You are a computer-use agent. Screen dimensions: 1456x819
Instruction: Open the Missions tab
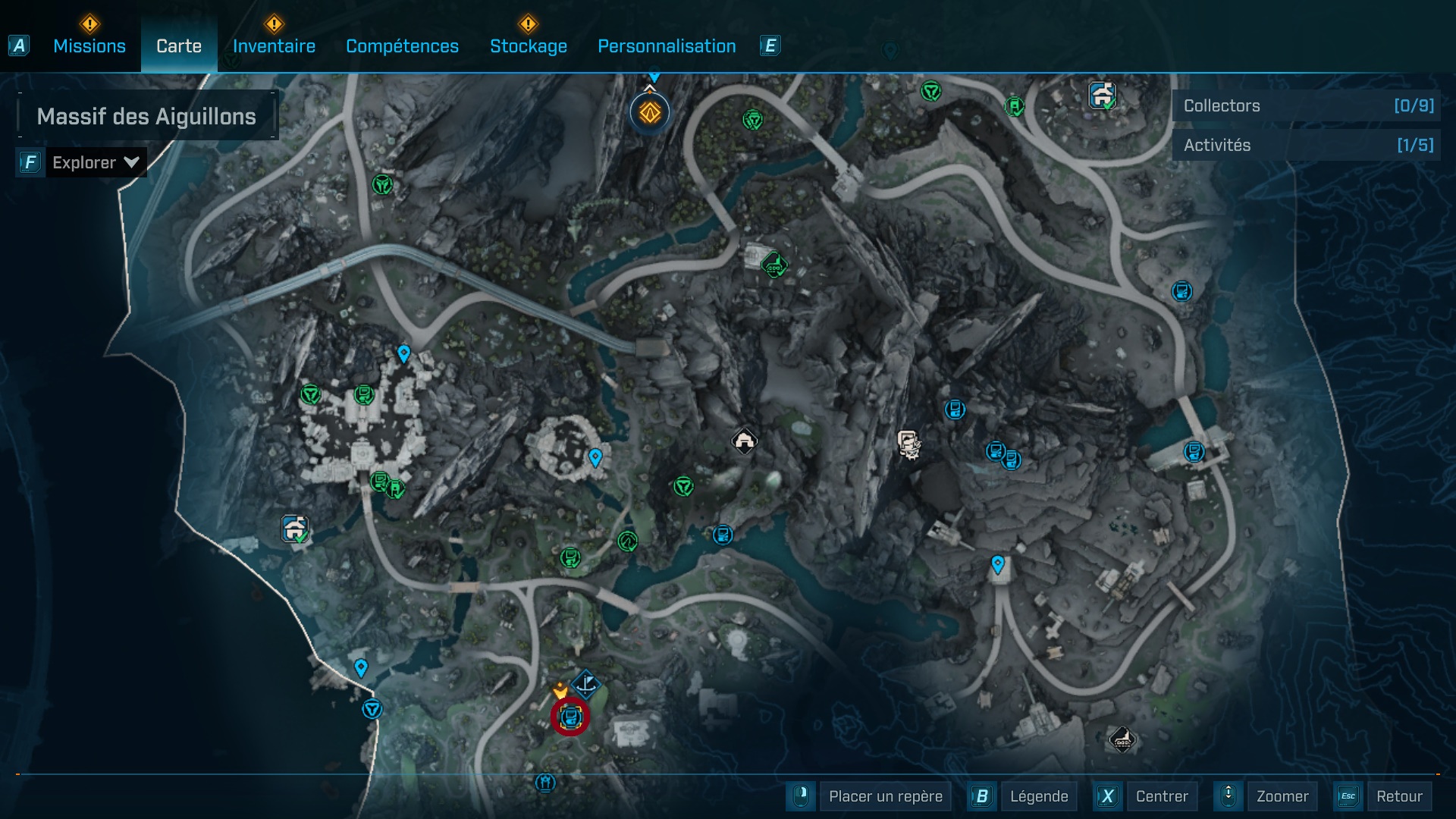(89, 46)
